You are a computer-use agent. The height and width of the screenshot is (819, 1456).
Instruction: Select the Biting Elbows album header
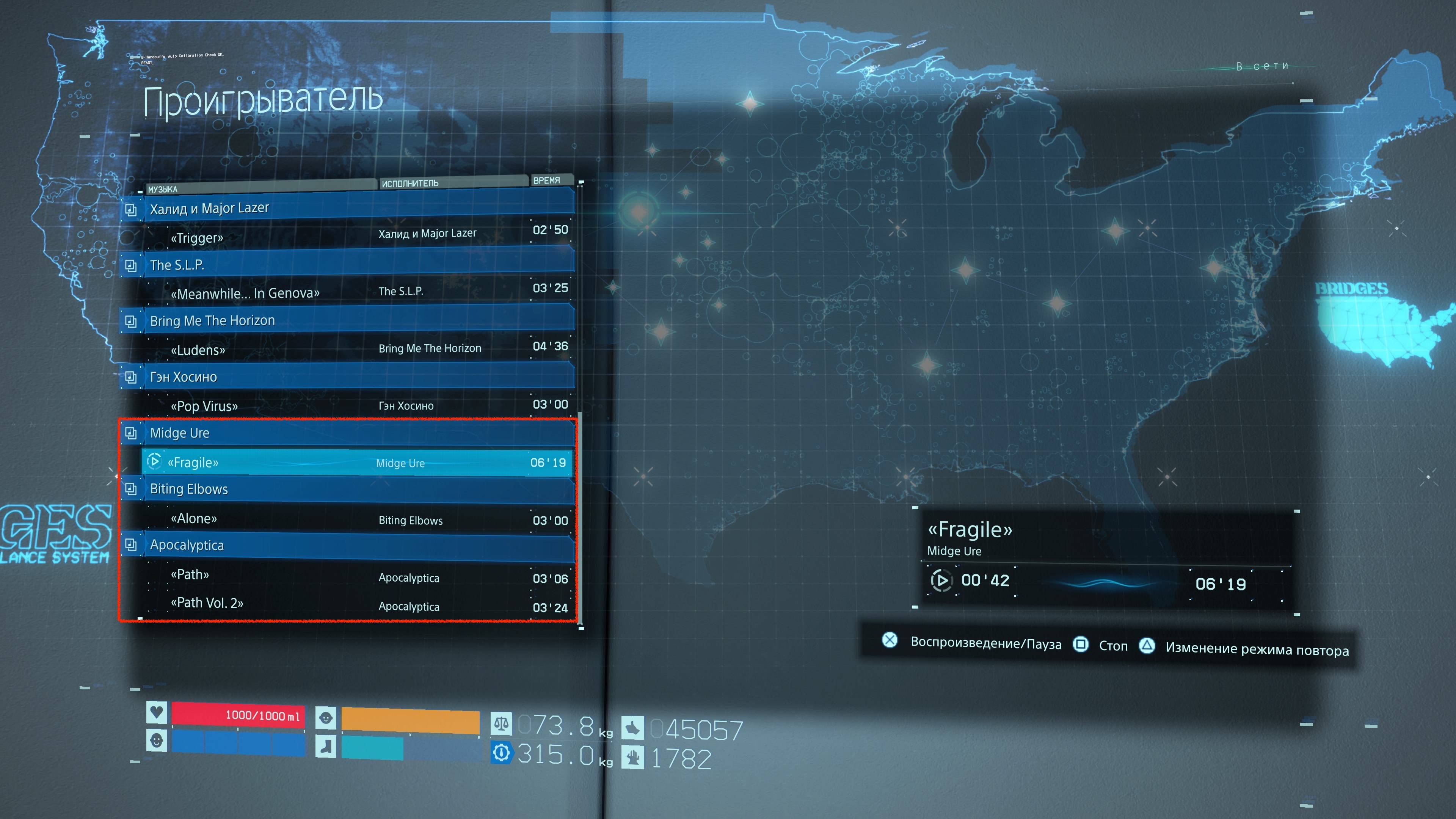pos(348,489)
